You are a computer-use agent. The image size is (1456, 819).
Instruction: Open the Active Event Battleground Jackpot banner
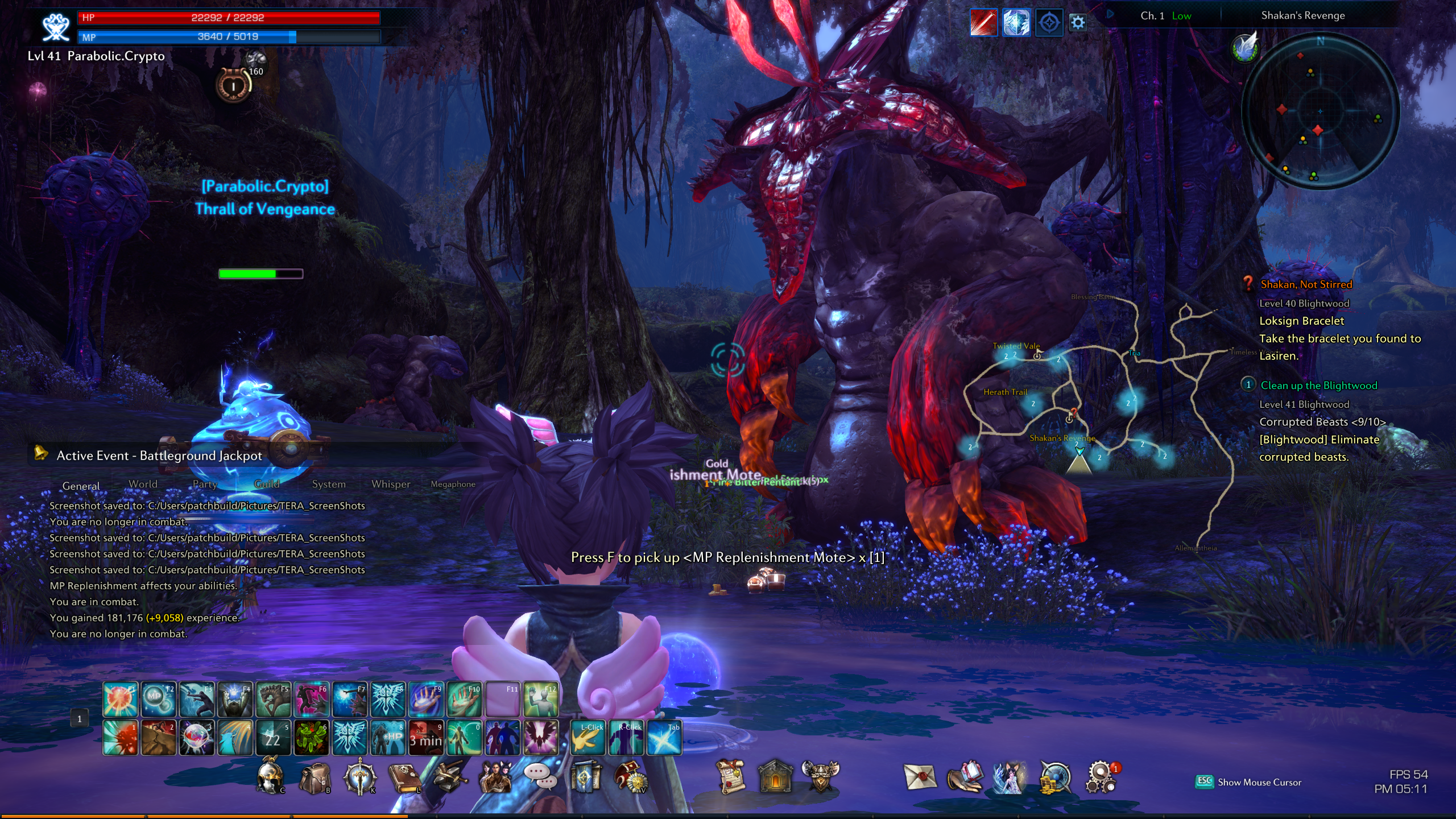click(159, 456)
